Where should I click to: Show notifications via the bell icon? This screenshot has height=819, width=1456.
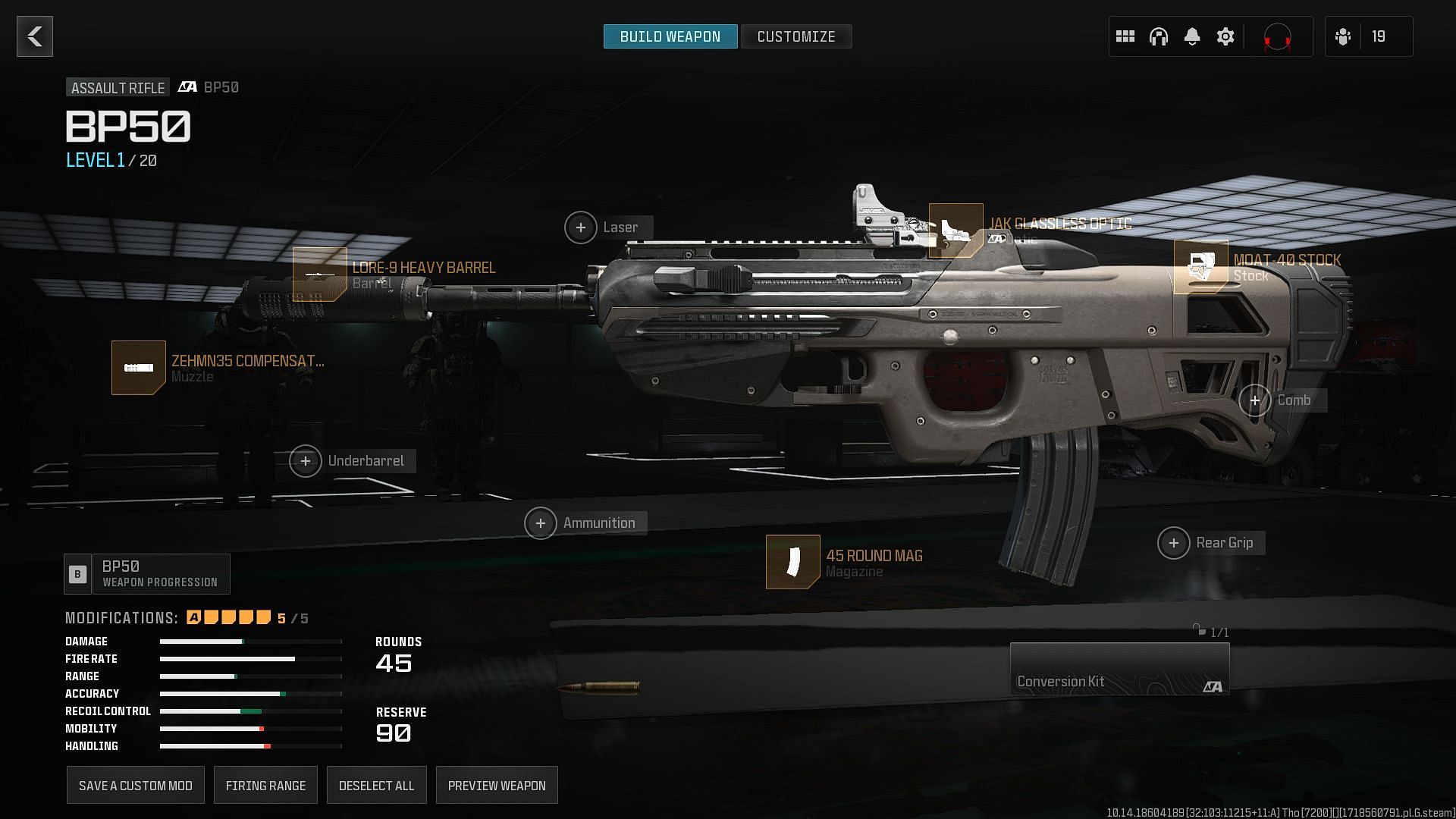pyautogui.click(x=1192, y=36)
